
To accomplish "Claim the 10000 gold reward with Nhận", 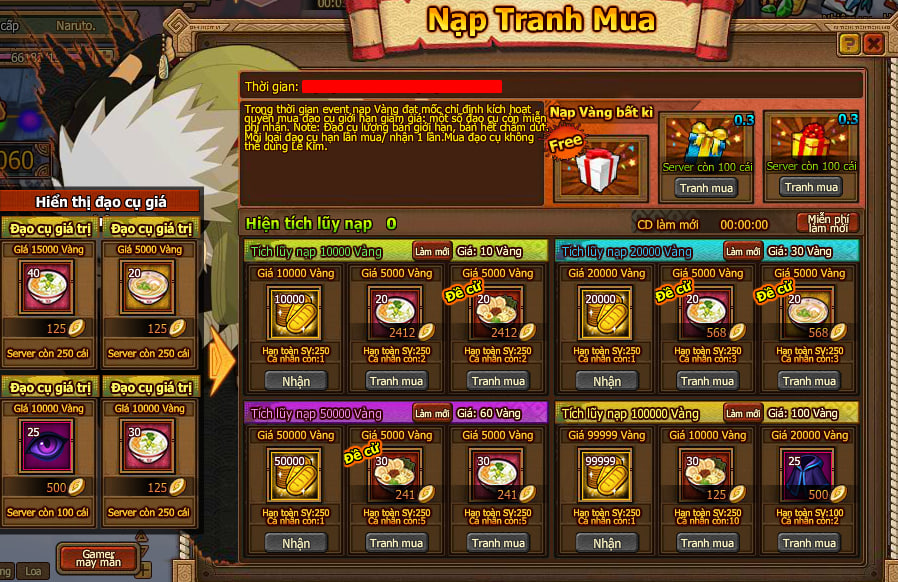I will pyautogui.click(x=296, y=381).
